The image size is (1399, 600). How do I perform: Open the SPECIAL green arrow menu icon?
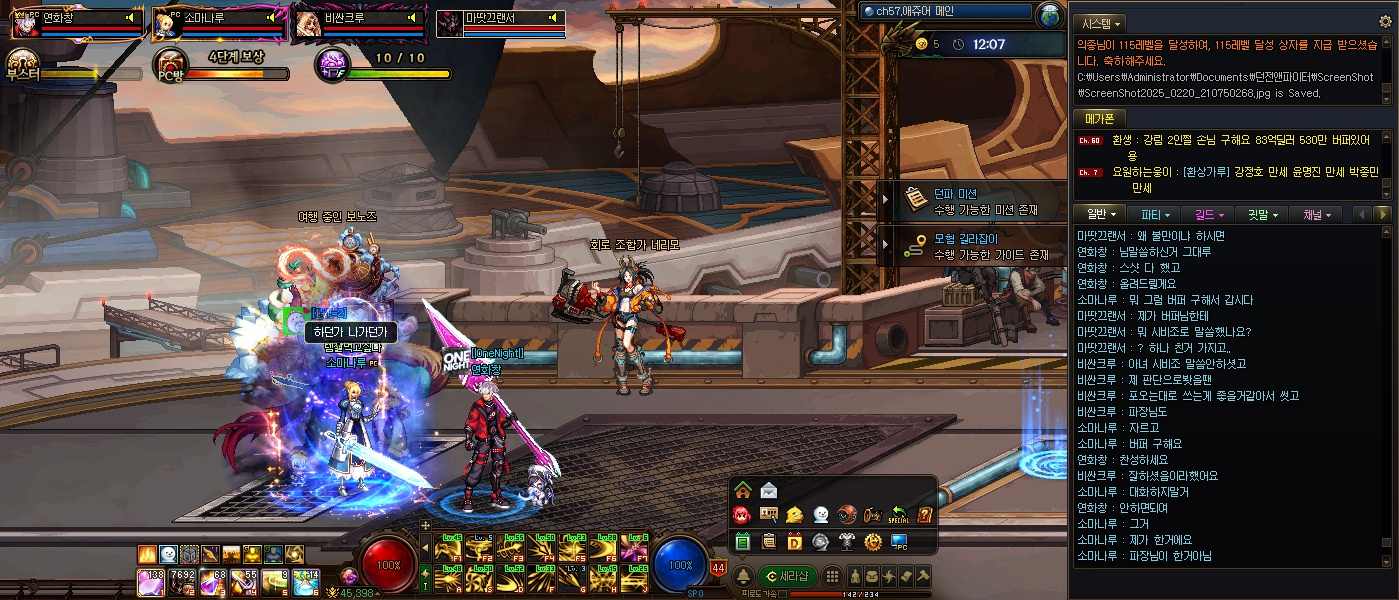(898, 516)
